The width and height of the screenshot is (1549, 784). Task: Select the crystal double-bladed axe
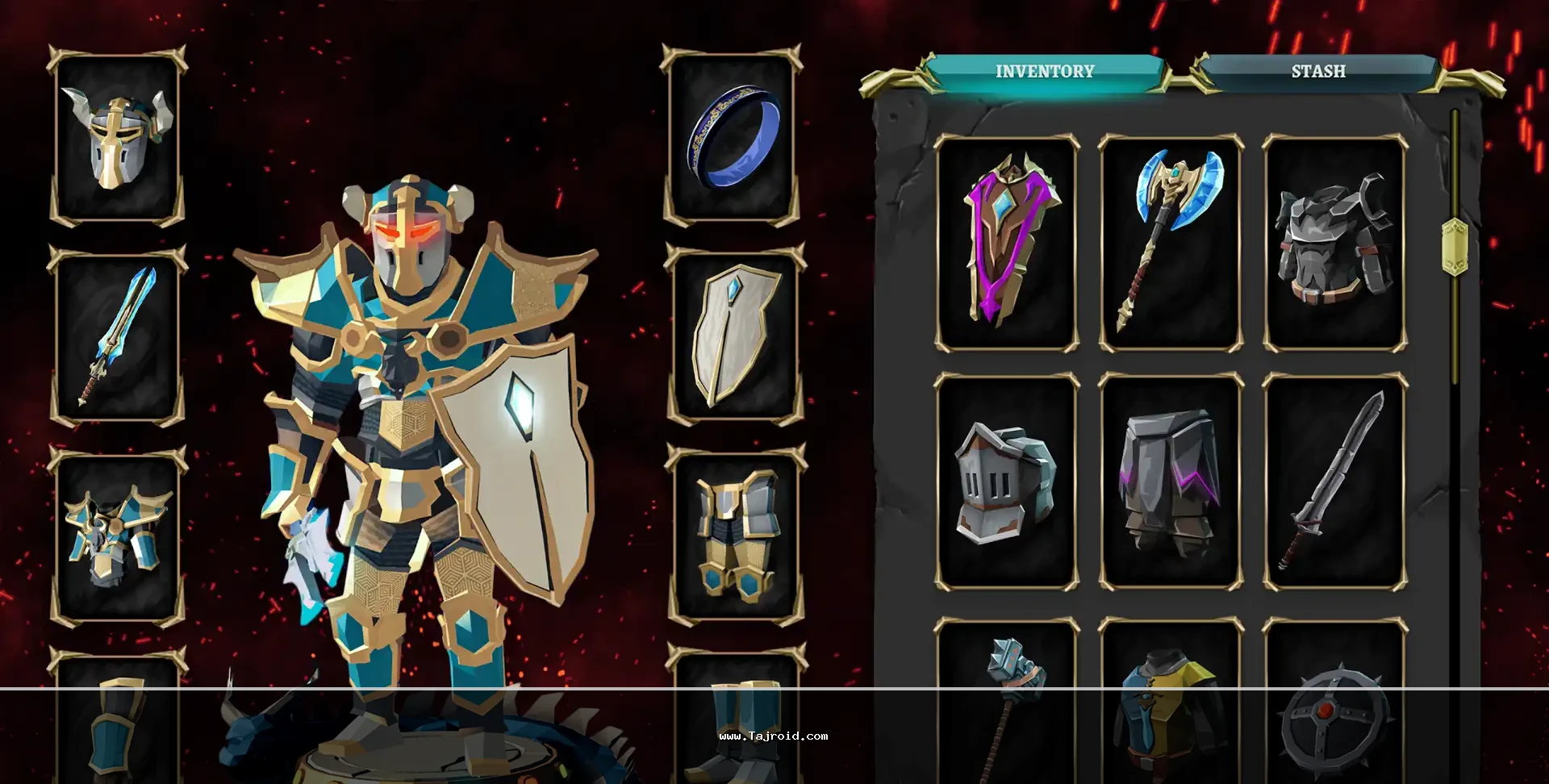(1171, 244)
